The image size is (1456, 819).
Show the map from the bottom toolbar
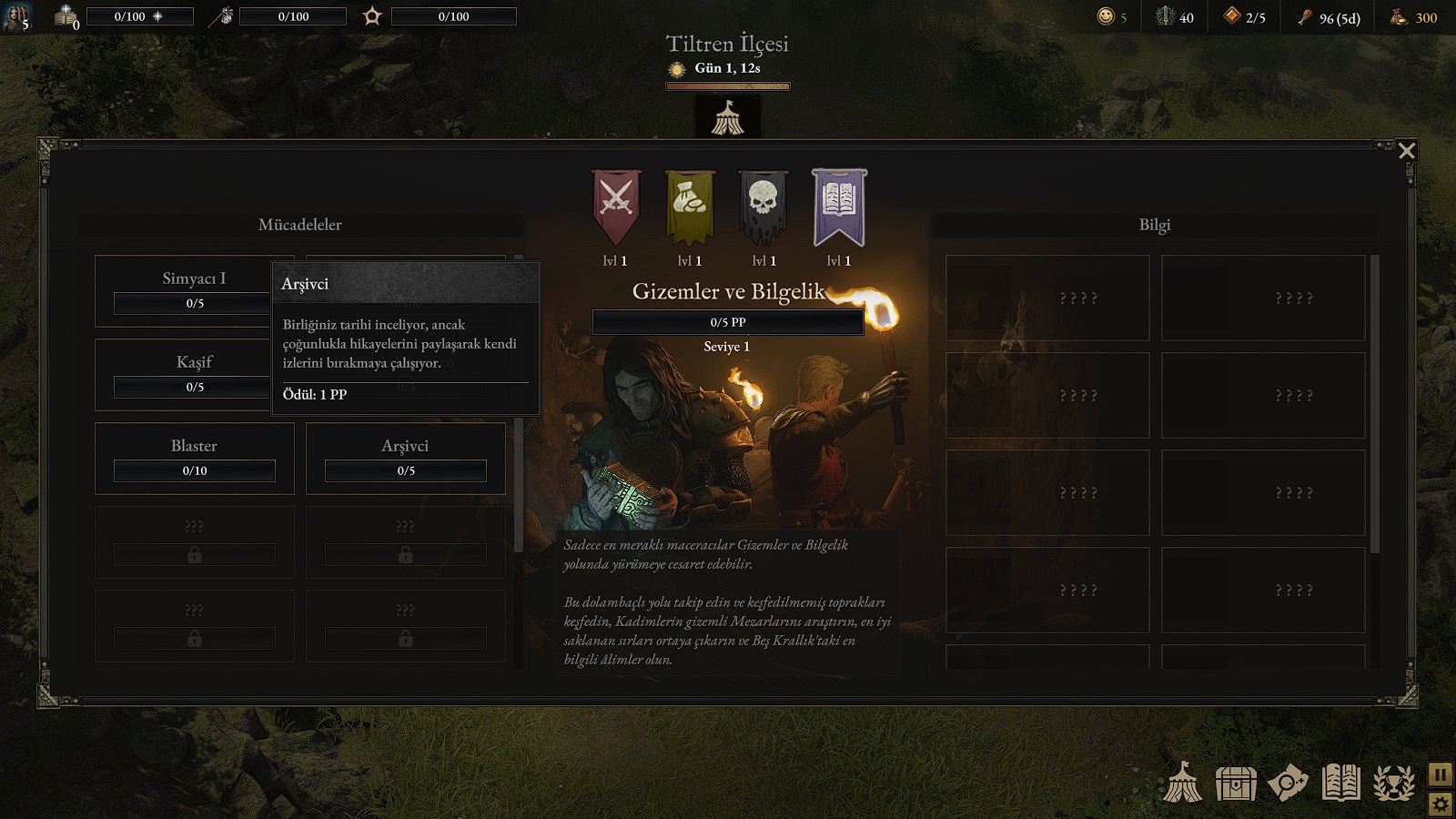coord(1288,783)
